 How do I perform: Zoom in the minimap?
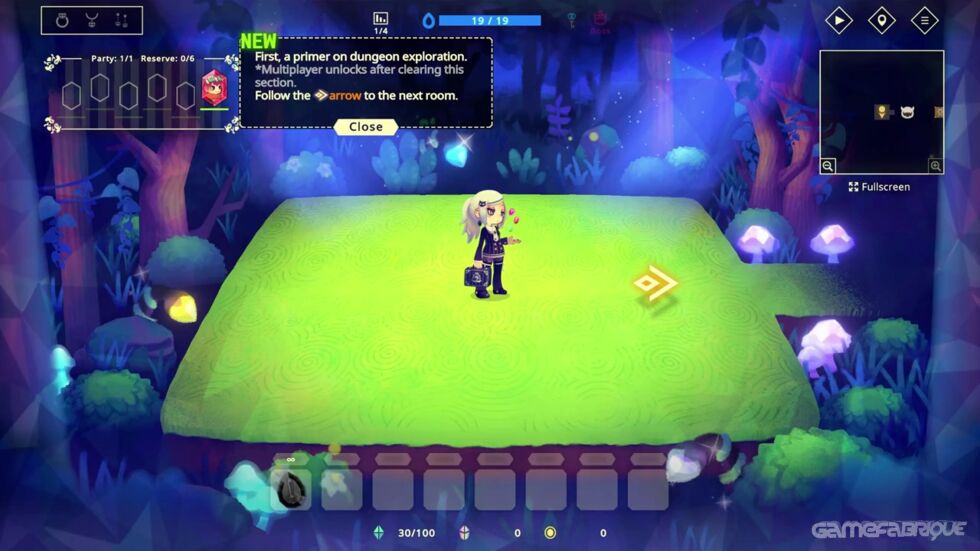[x=935, y=166]
